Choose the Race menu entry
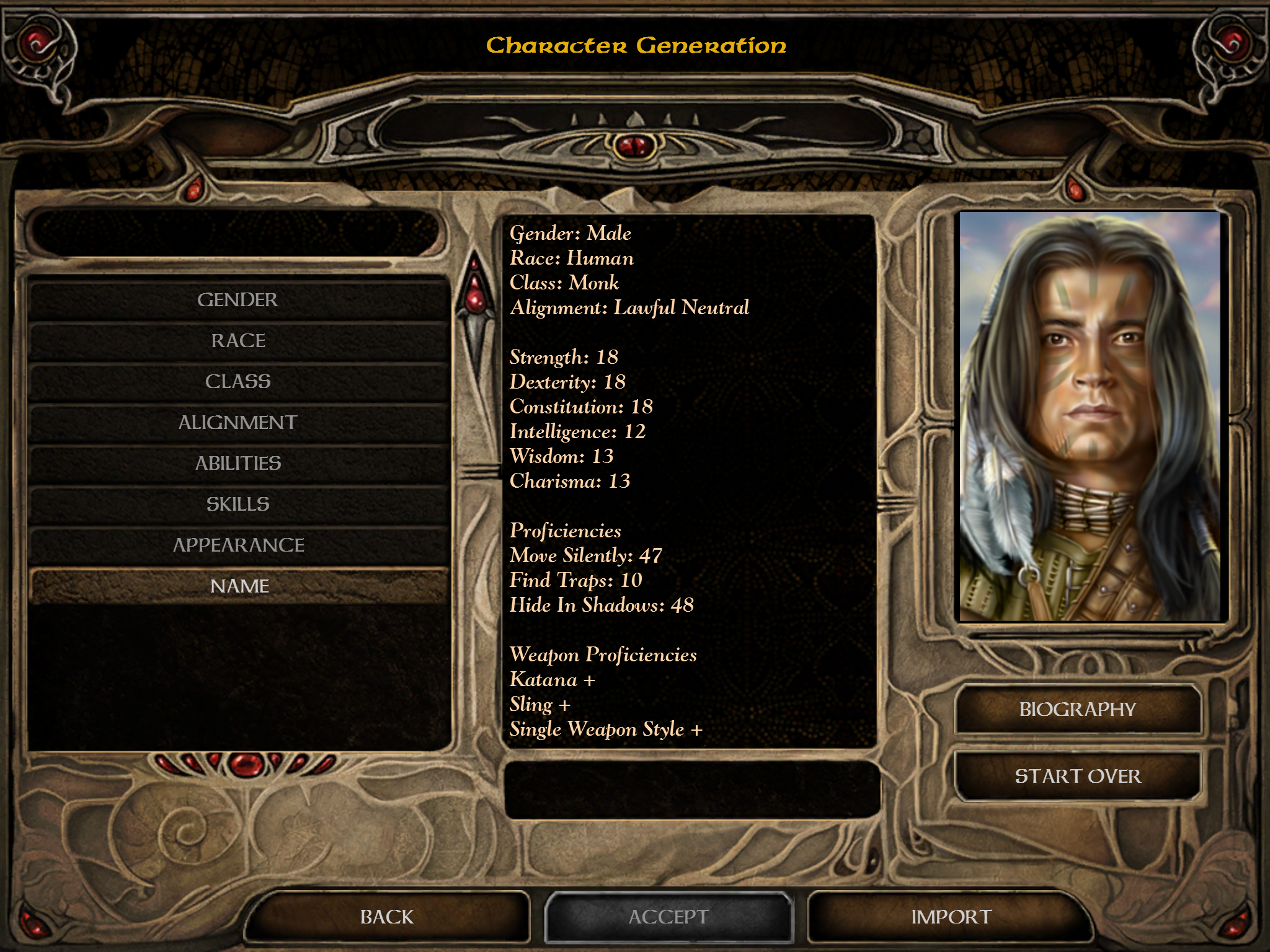This screenshot has width=1270, height=952. (238, 341)
